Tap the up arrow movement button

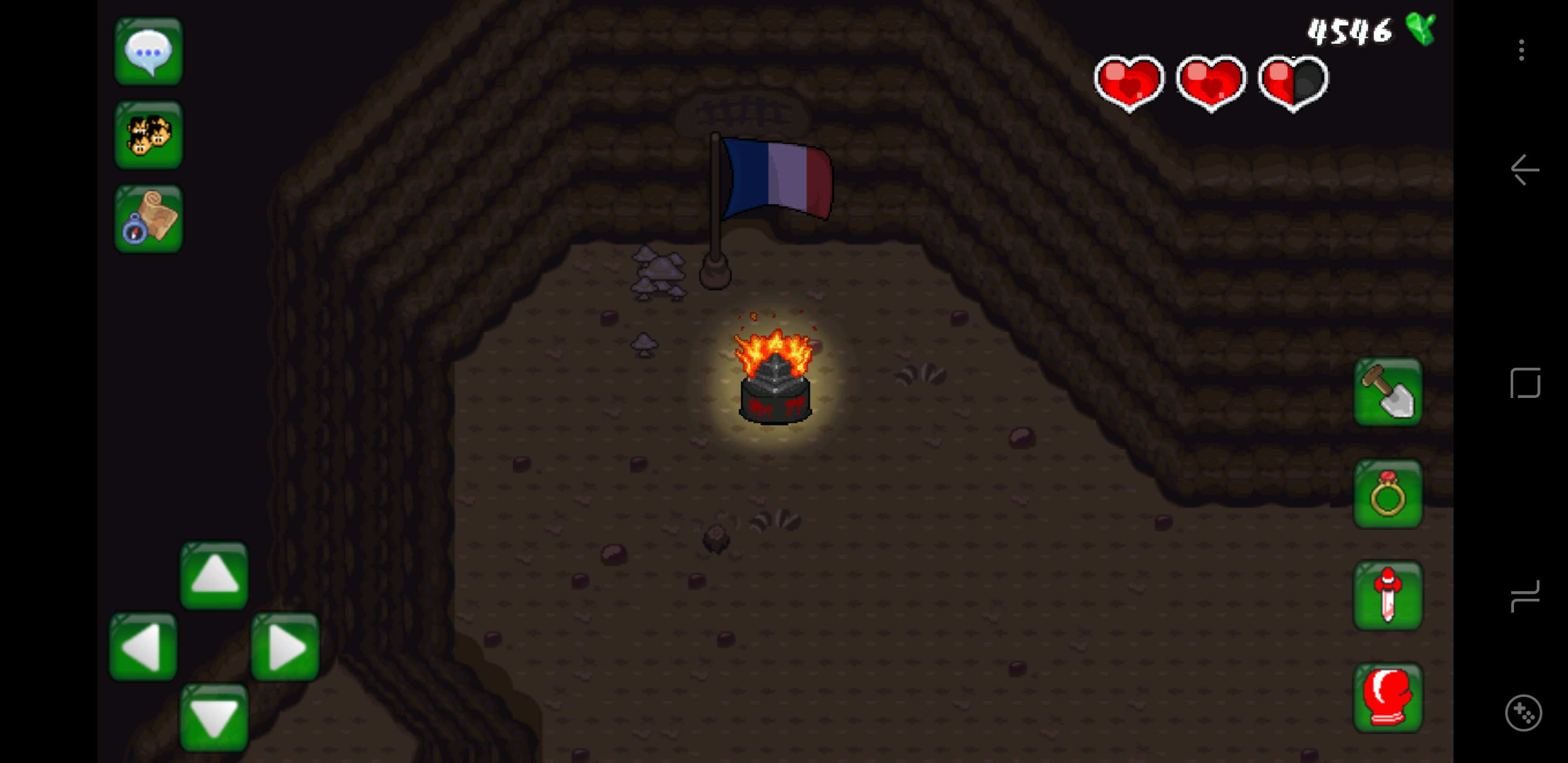[214, 575]
